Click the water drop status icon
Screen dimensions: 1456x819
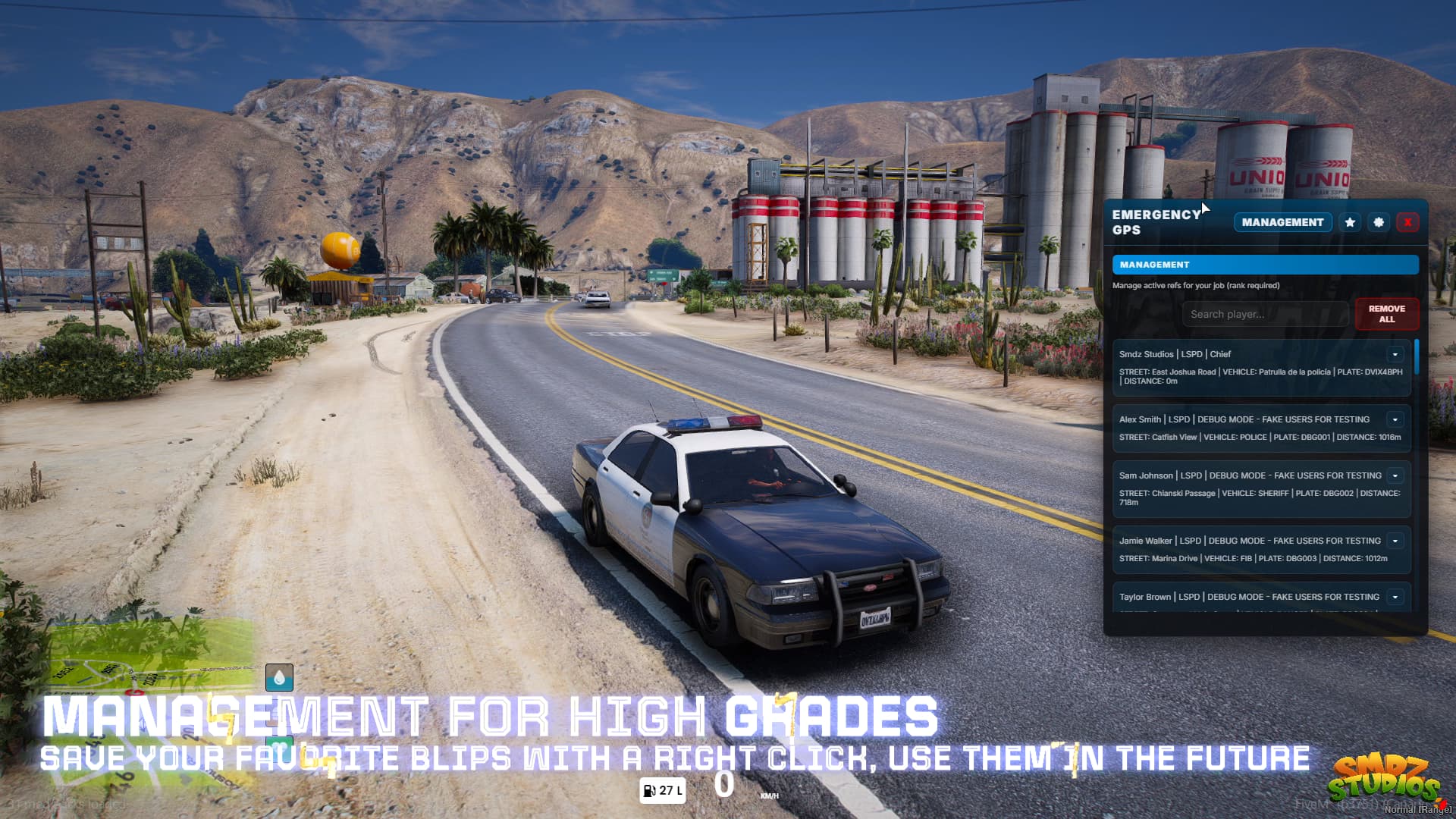(279, 677)
